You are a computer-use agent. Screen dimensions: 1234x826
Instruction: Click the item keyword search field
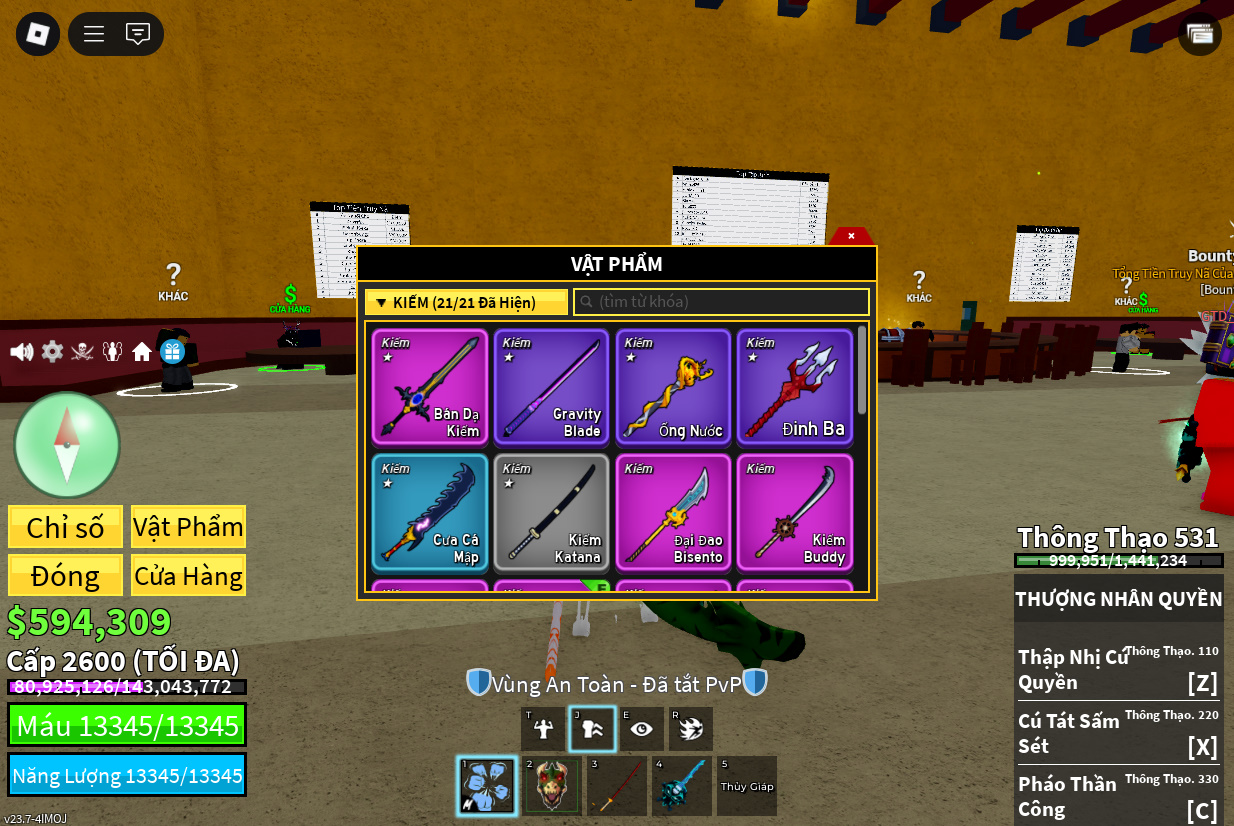click(722, 302)
